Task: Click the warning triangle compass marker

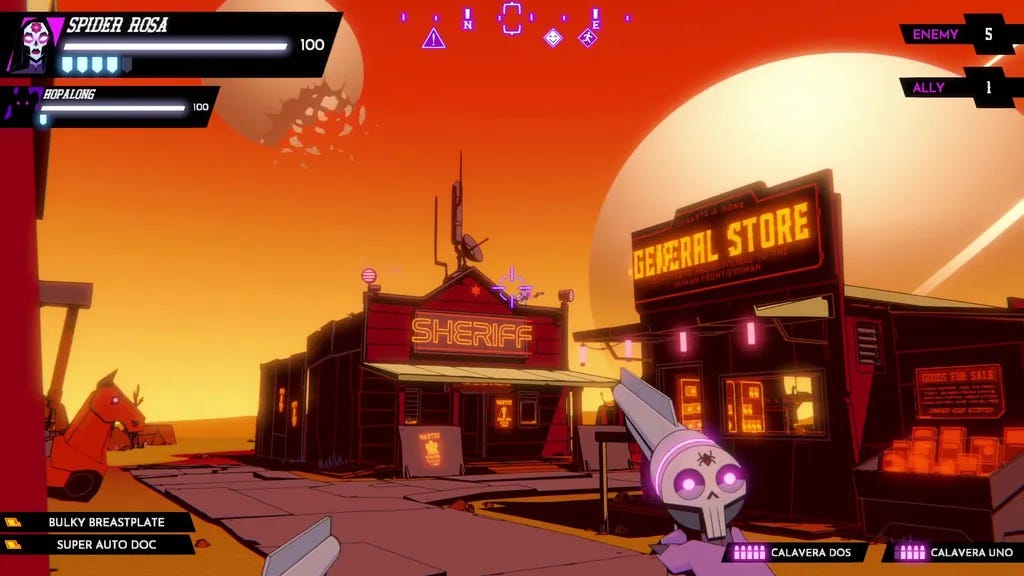Action: (x=433, y=39)
